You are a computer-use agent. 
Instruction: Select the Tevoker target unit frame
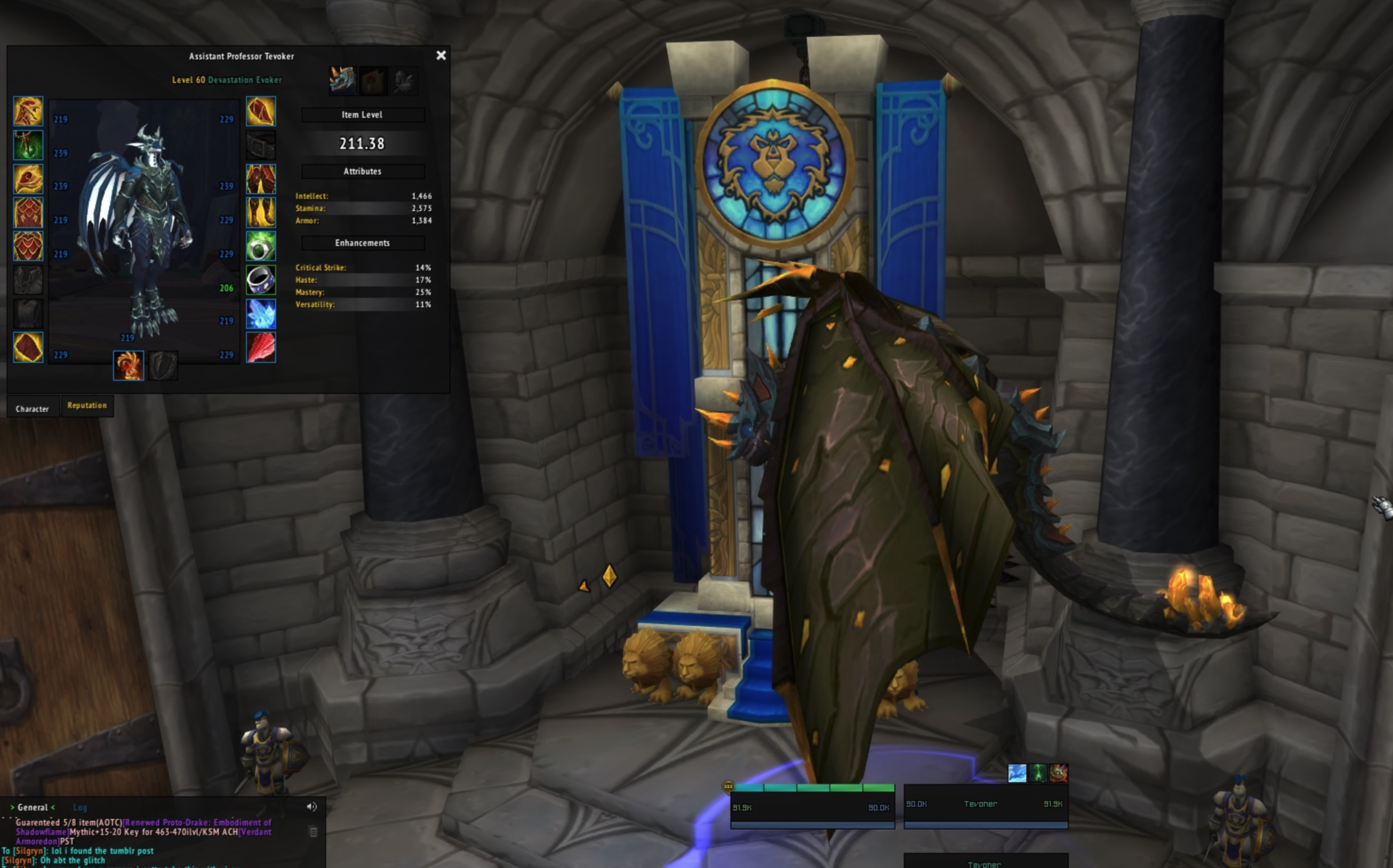[x=986, y=805]
